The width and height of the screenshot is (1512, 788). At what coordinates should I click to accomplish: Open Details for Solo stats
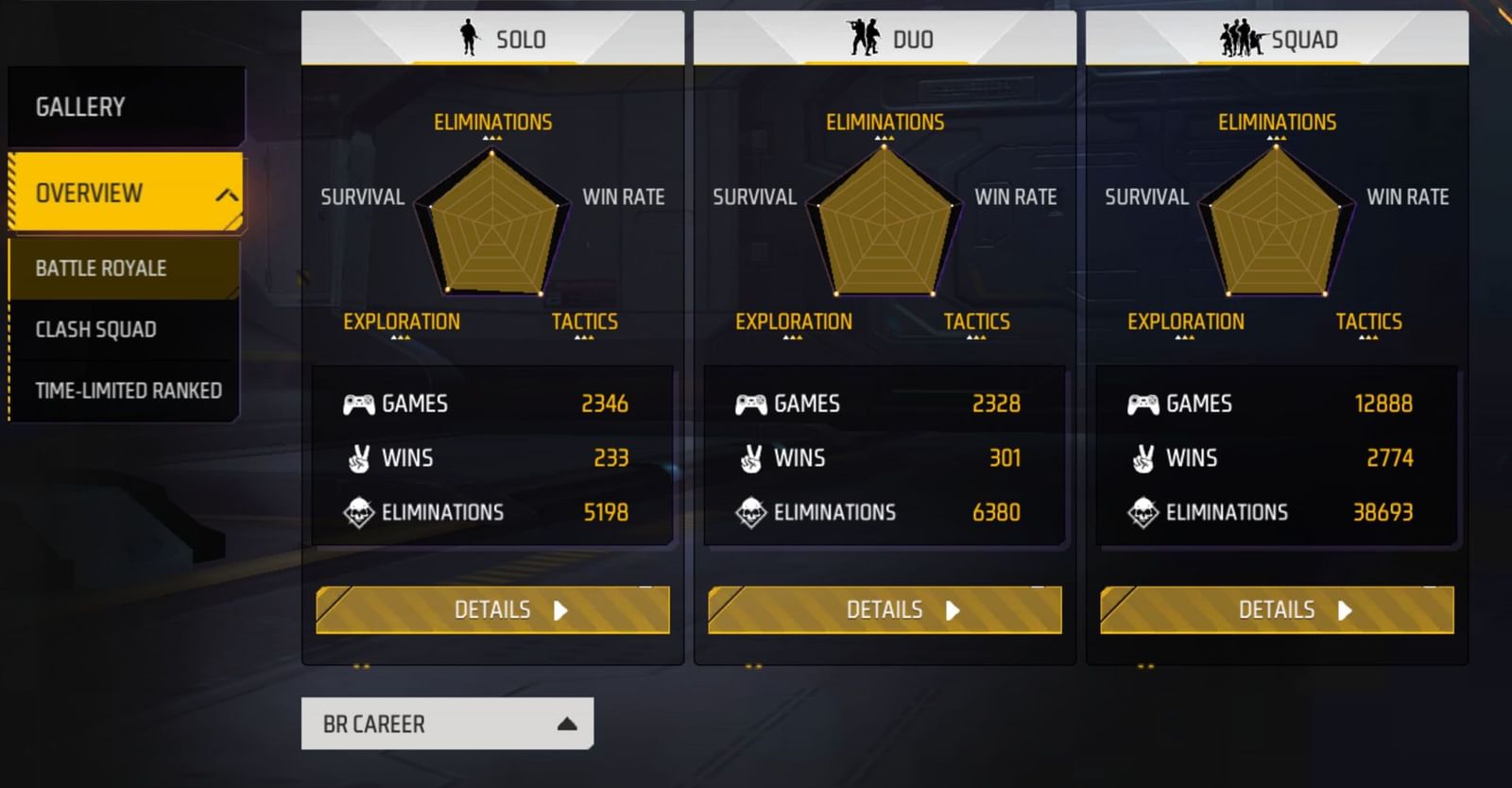pos(491,610)
